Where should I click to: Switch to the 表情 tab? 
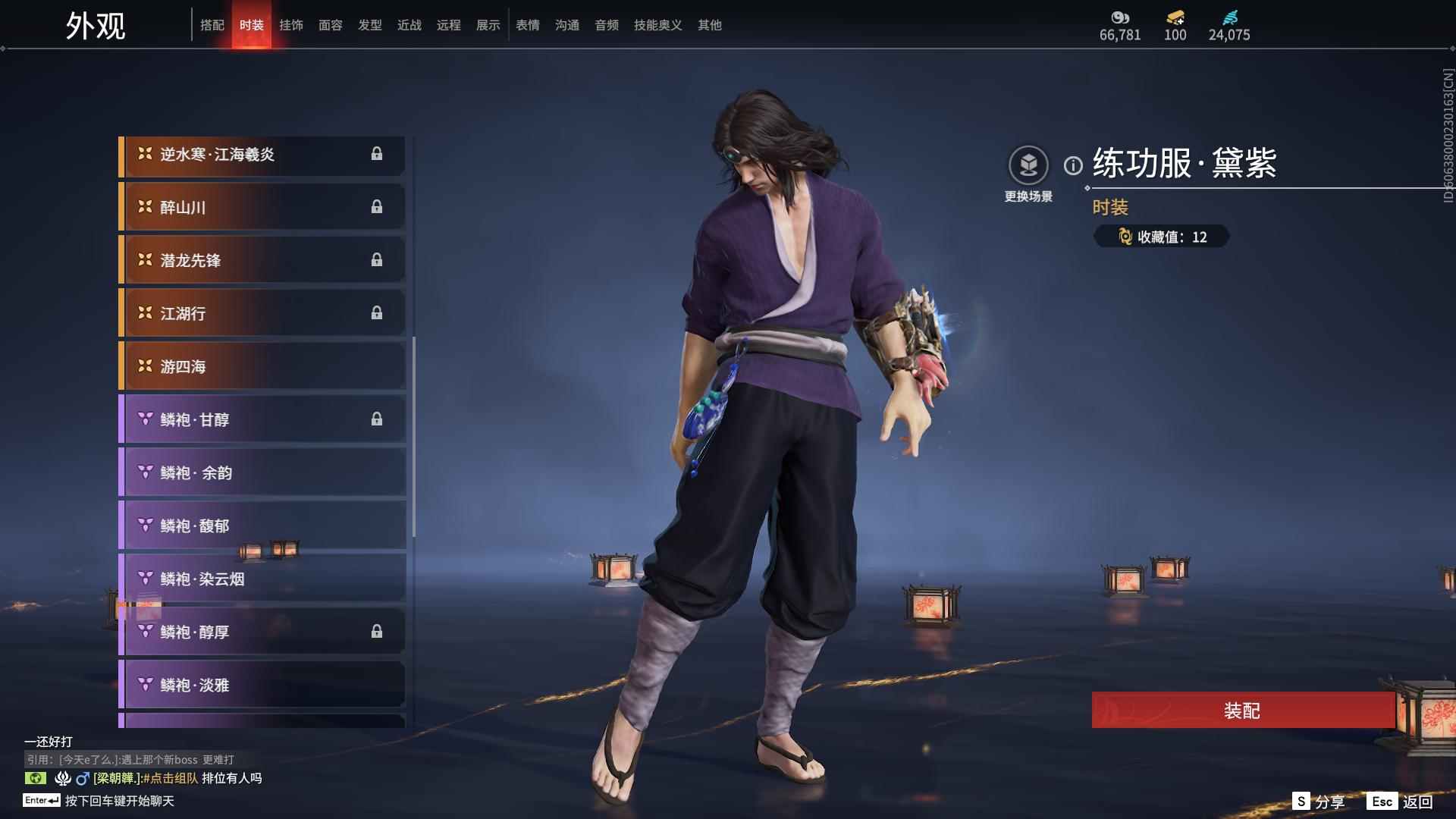[527, 24]
